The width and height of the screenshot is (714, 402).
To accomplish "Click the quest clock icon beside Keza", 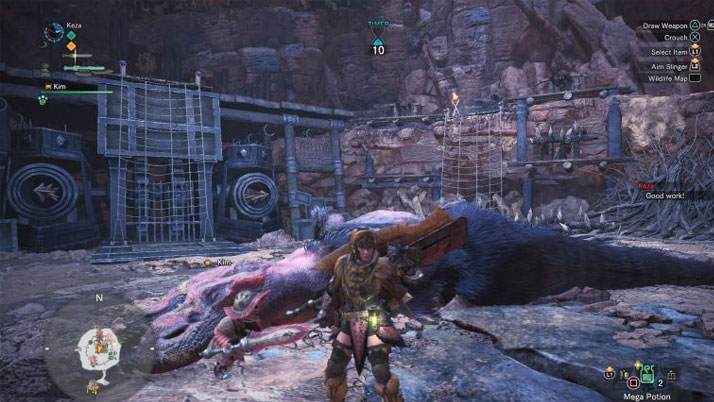I will click(x=53, y=33).
